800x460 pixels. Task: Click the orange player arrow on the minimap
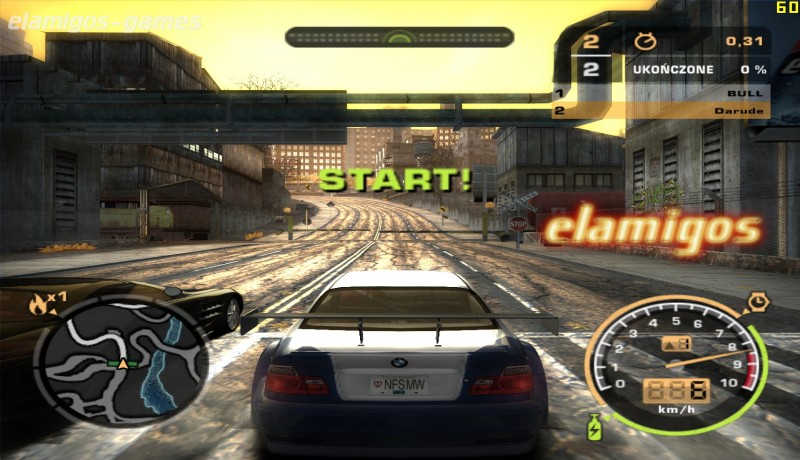click(124, 364)
